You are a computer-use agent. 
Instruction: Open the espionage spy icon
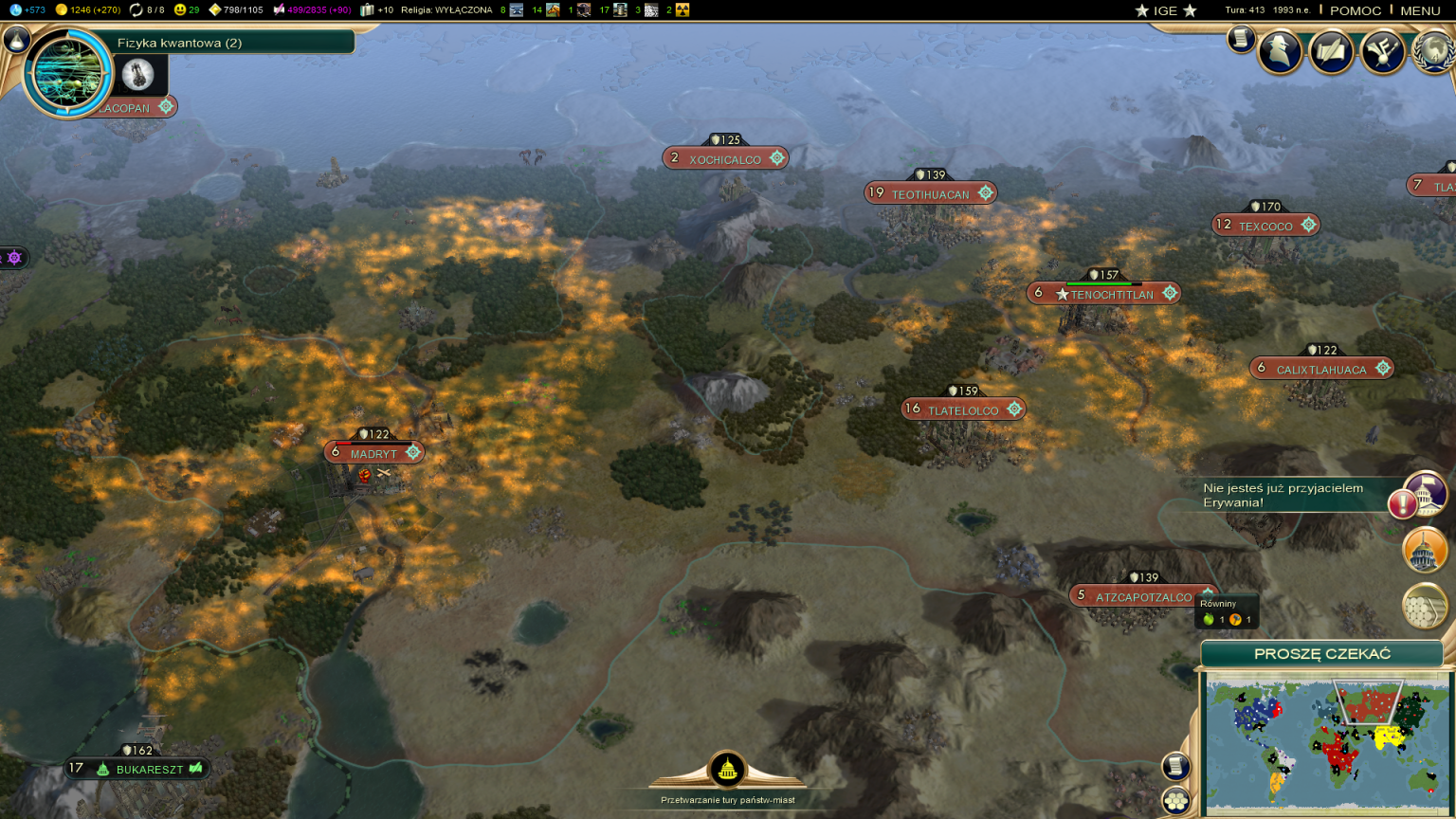click(1280, 52)
